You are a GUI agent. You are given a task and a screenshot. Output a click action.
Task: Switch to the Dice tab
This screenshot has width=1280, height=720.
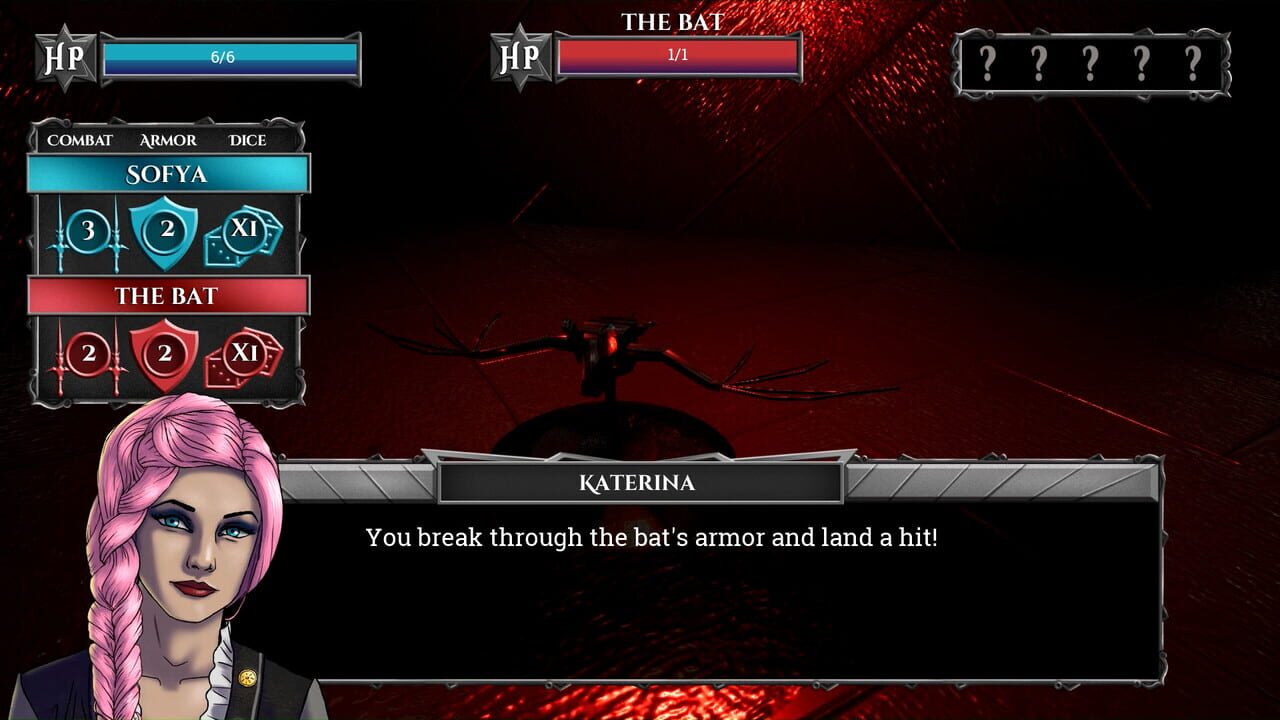tap(246, 140)
